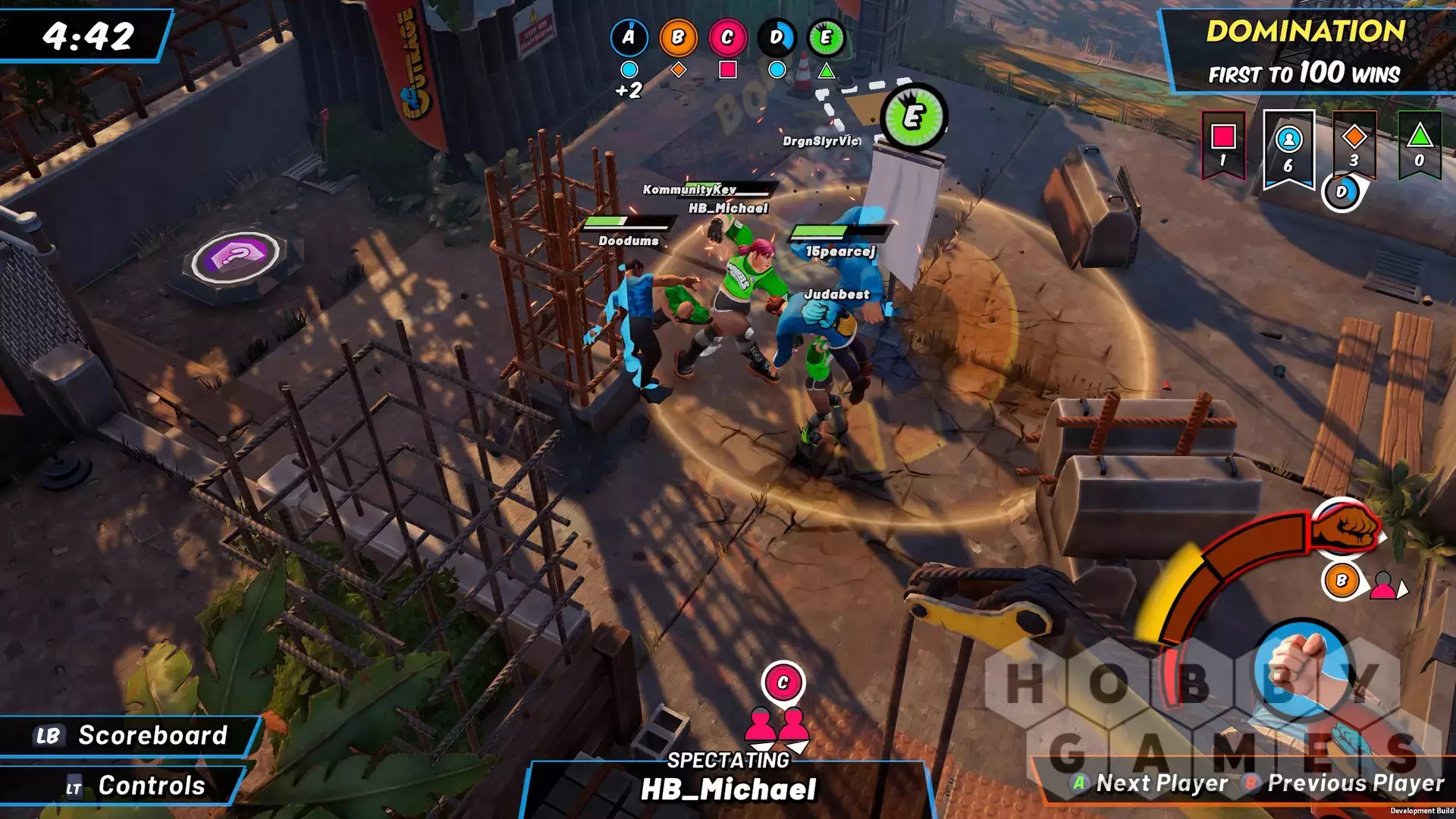Click the pink C objective waypoint marker
Viewport: 1456px width, 819px height.
(783, 682)
